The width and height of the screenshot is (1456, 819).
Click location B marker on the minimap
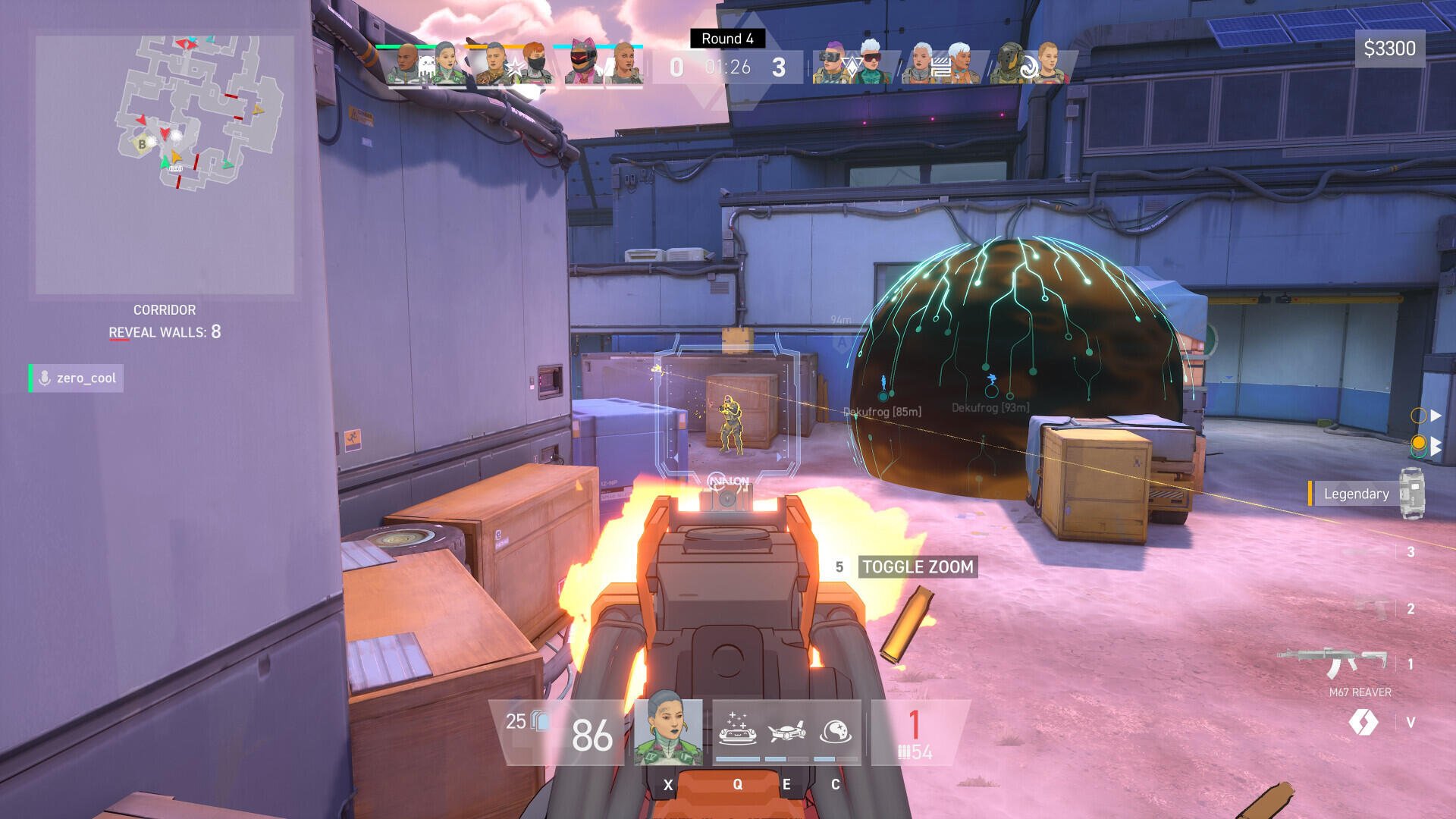click(x=141, y=143)
